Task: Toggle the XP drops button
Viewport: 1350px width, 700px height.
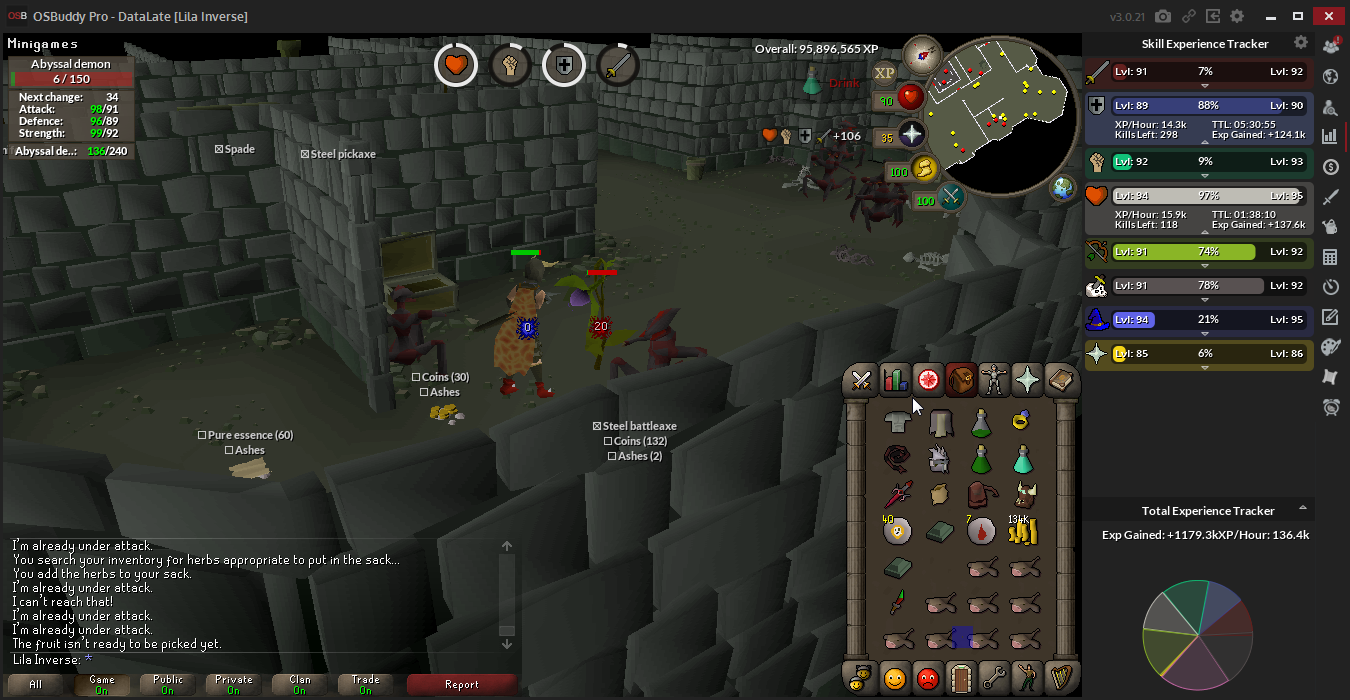Action: pos(884,73)
